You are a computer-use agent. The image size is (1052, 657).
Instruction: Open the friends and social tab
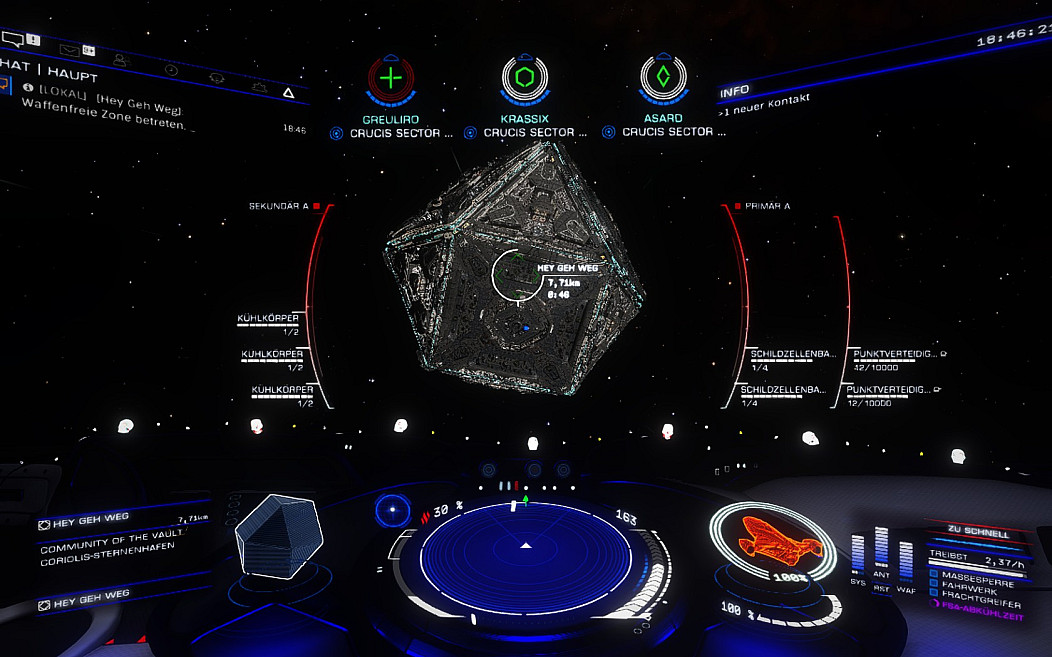[121, 60]
